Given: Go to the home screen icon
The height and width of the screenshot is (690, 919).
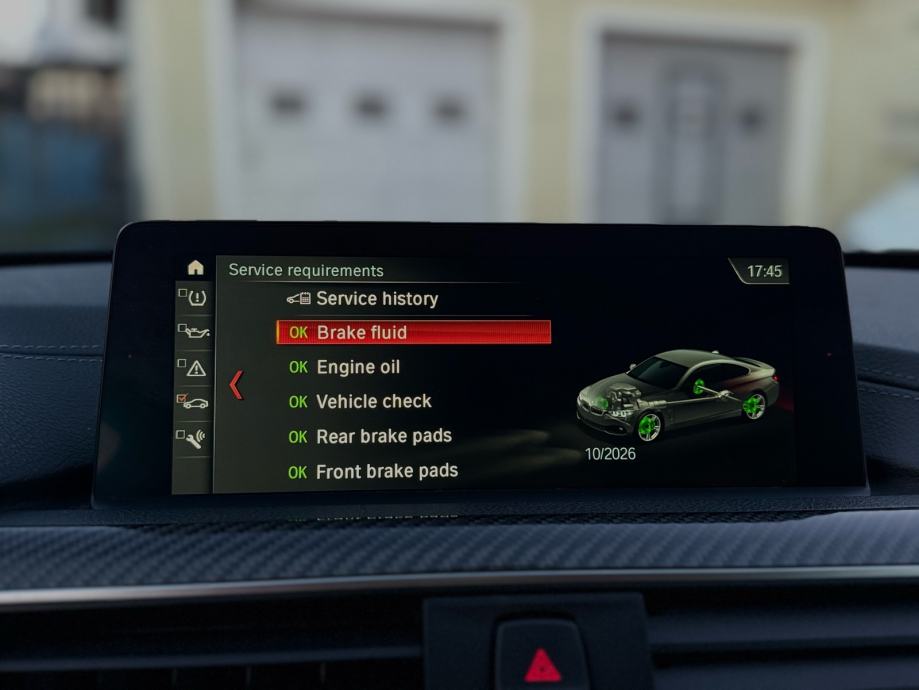Looking at the screenshot, I should [x=195, y=268].
